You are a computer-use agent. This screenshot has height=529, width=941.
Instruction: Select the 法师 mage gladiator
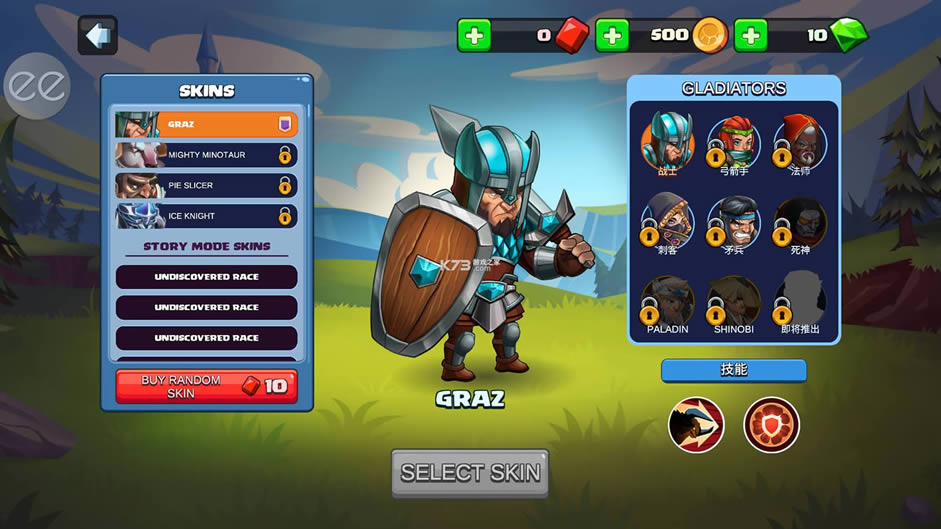[x=800, y=141]
